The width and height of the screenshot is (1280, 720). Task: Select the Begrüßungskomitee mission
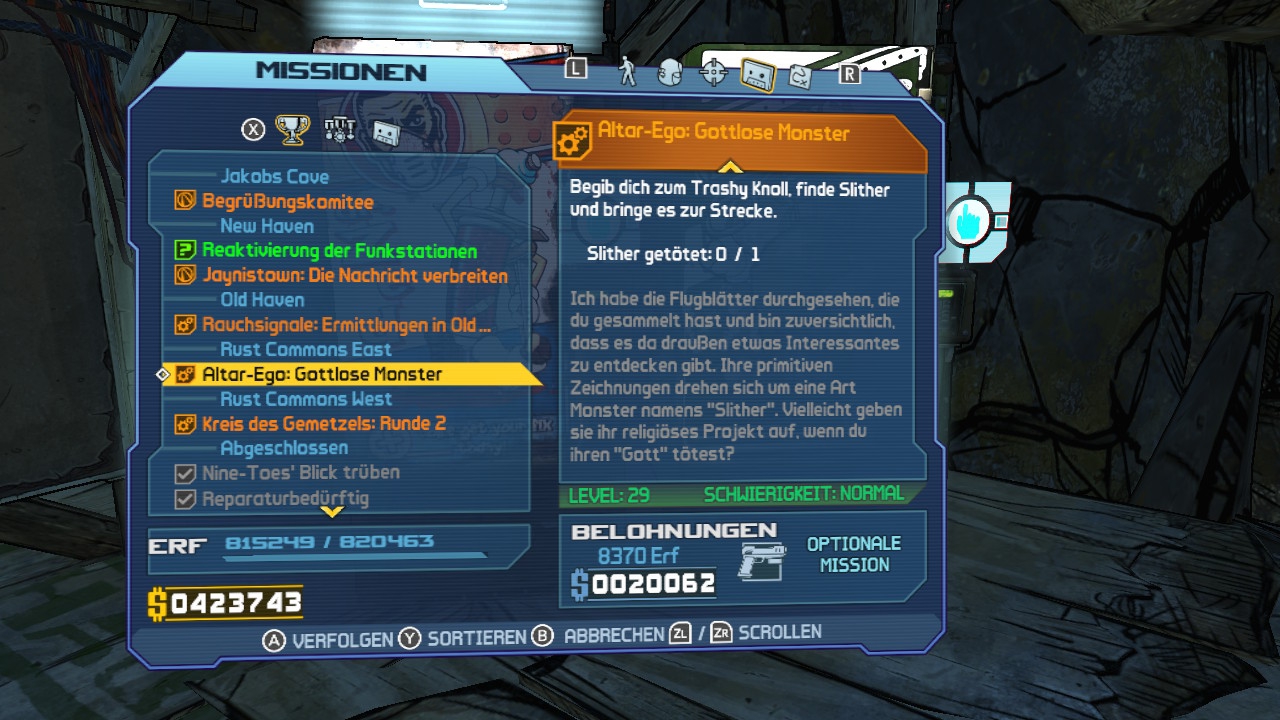click(x=287, y=201)
